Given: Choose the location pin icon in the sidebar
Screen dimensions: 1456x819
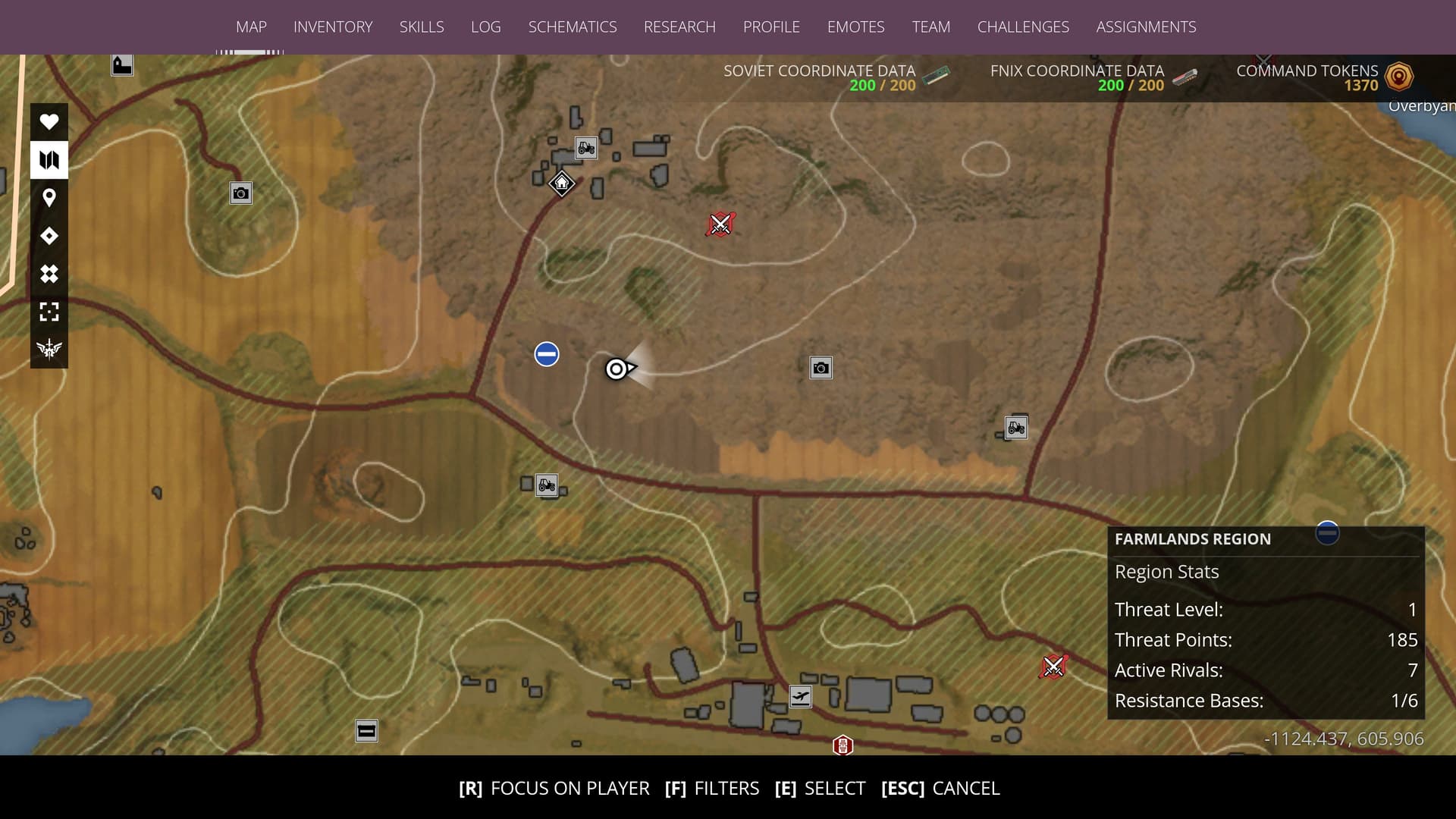Looking at the screenshot, I should [x=49, y=198].
